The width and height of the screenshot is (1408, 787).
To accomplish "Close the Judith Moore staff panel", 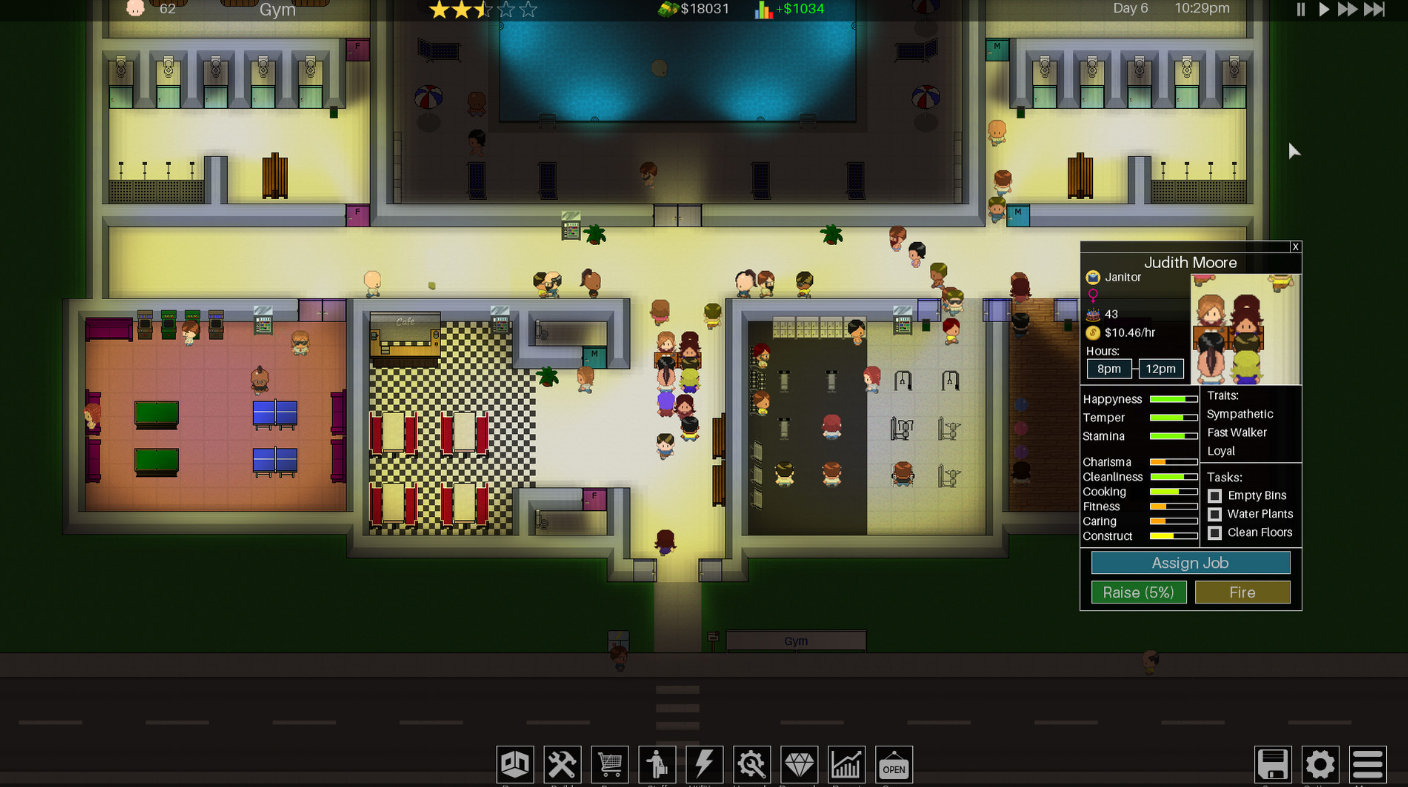I will tap(1295, 247).
